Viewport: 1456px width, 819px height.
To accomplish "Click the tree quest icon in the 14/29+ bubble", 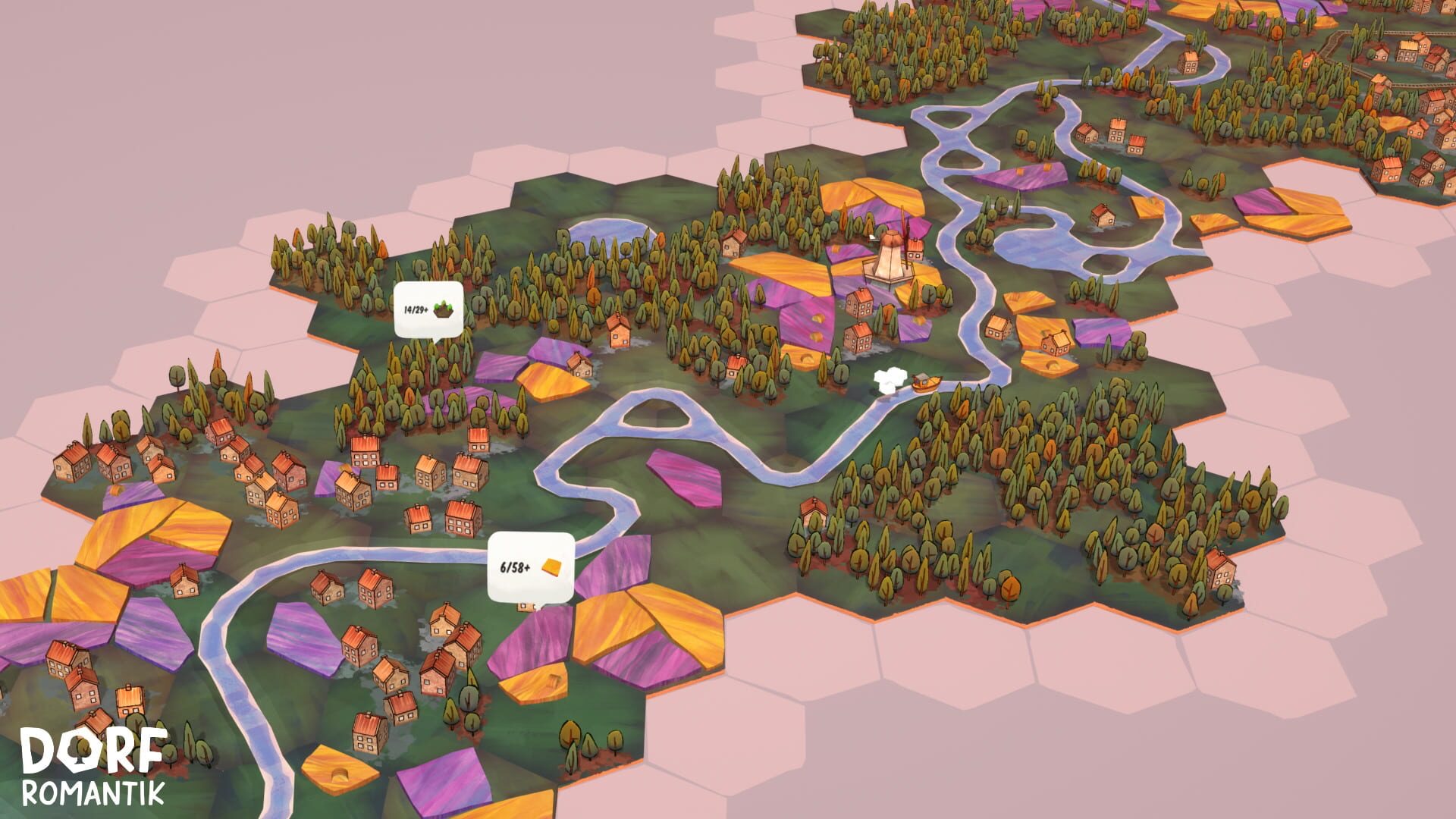I will (x=443, y=309).
